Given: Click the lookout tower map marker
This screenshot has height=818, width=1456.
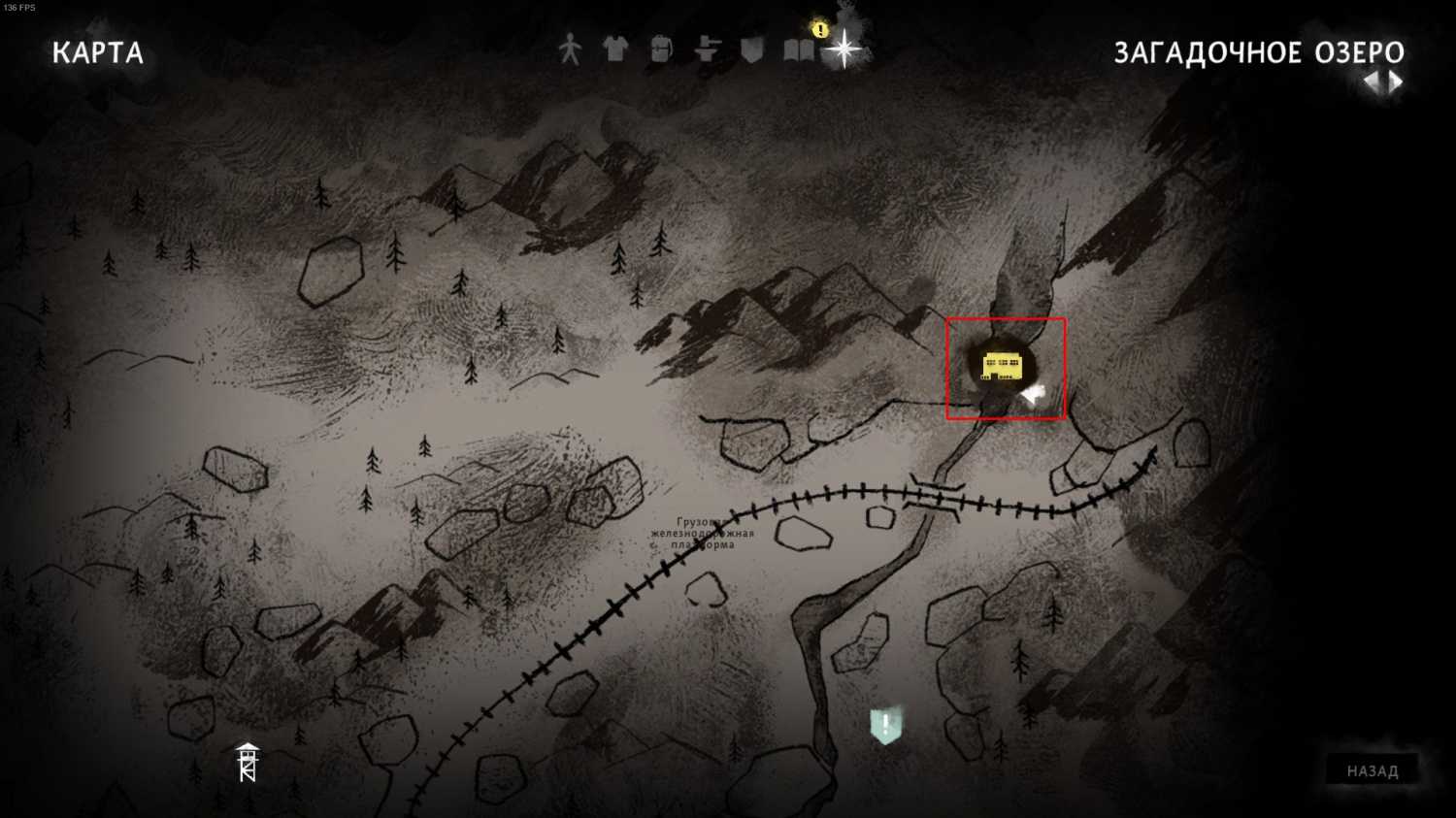Looking at the screenshot, I should 248,762.
